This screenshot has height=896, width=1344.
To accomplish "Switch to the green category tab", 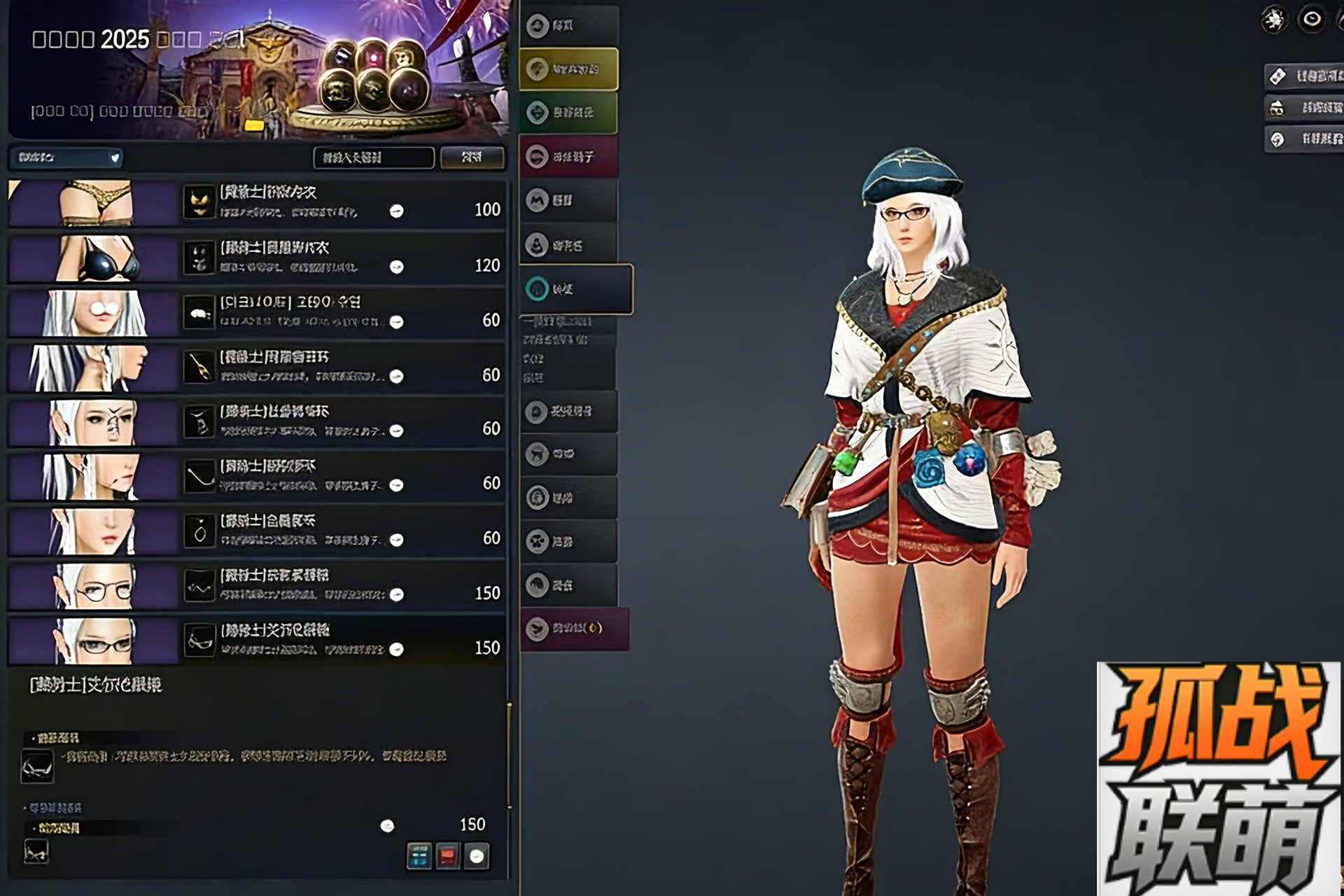I will pos(568,113).
